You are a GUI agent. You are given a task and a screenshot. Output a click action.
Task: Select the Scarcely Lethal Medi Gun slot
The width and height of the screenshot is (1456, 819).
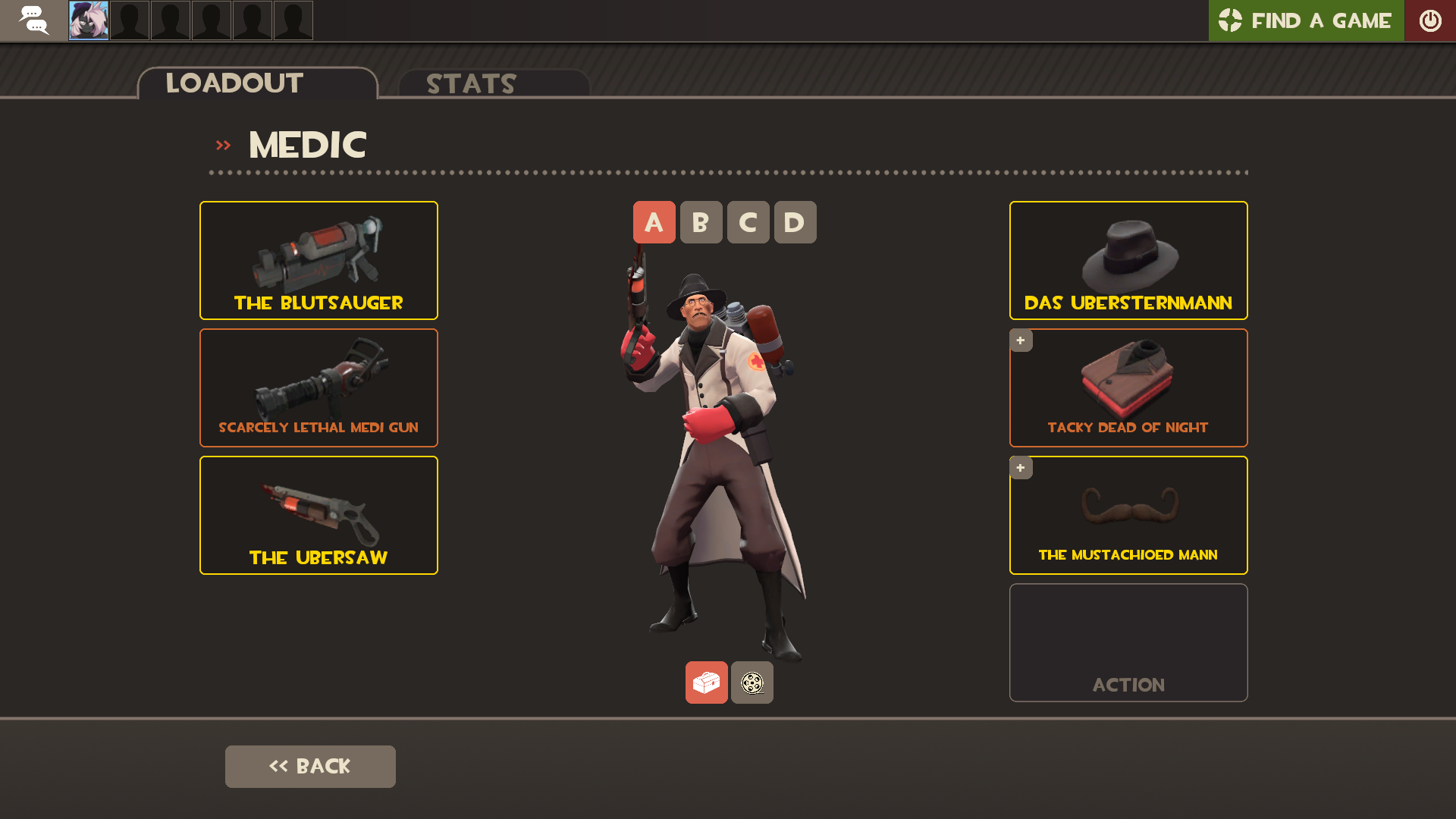[318, 388]
